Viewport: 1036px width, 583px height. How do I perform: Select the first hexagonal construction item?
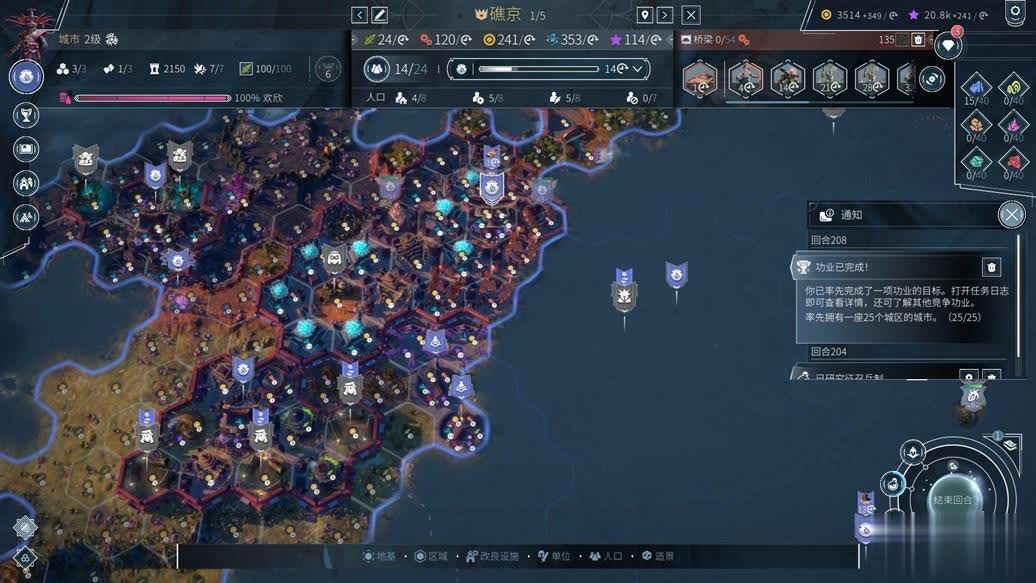click(x=700, y=77)
